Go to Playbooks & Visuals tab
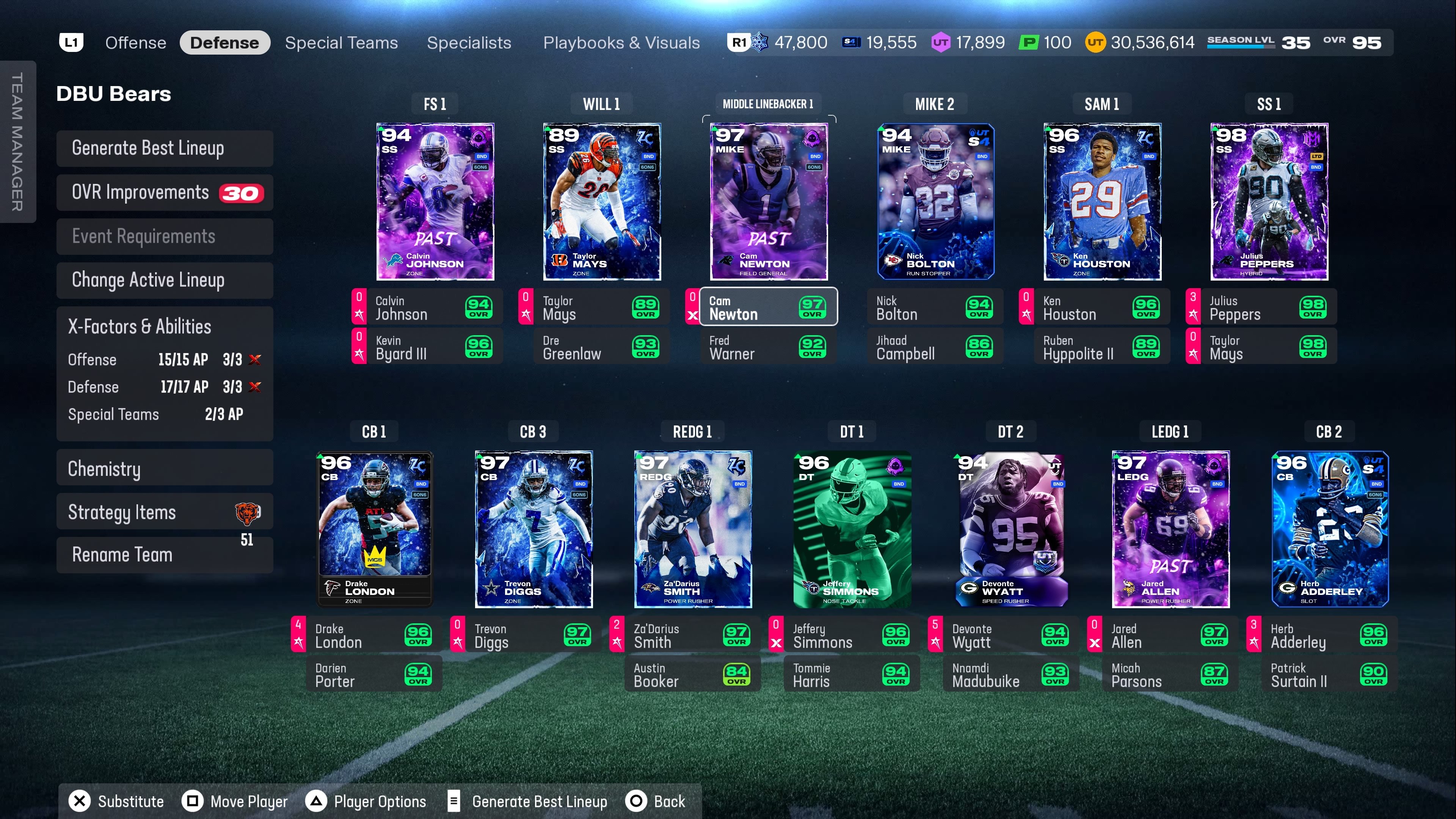 [621, 43]
